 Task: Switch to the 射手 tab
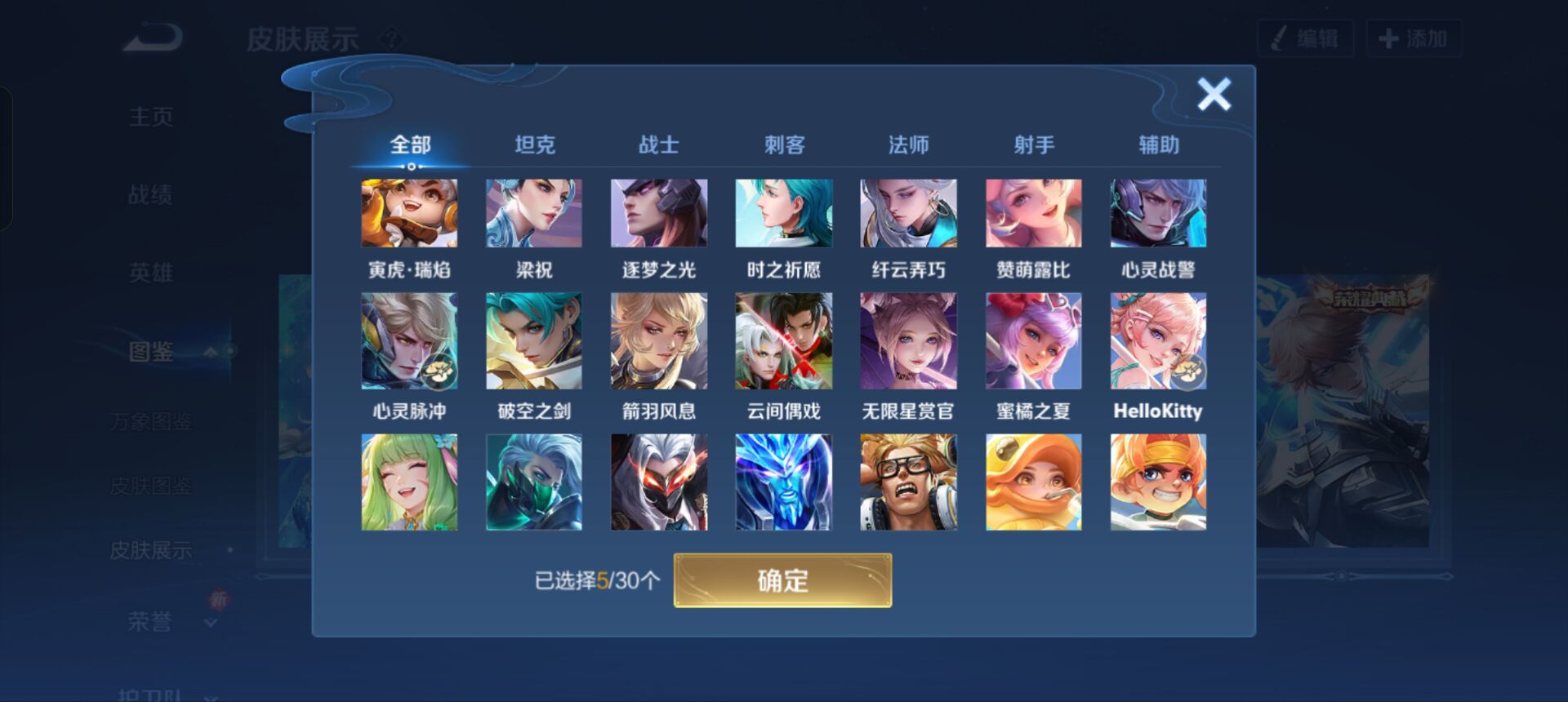pyautogui.click(x=1033, y=144)
